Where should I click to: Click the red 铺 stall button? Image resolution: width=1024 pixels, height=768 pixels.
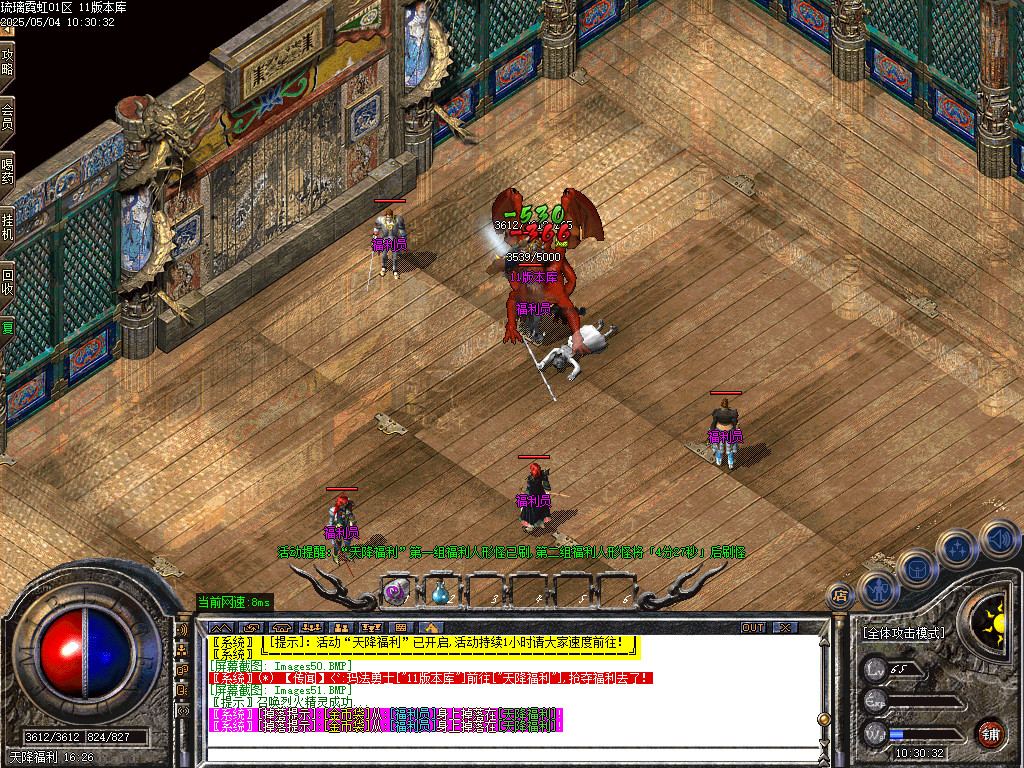coord(990,733)
